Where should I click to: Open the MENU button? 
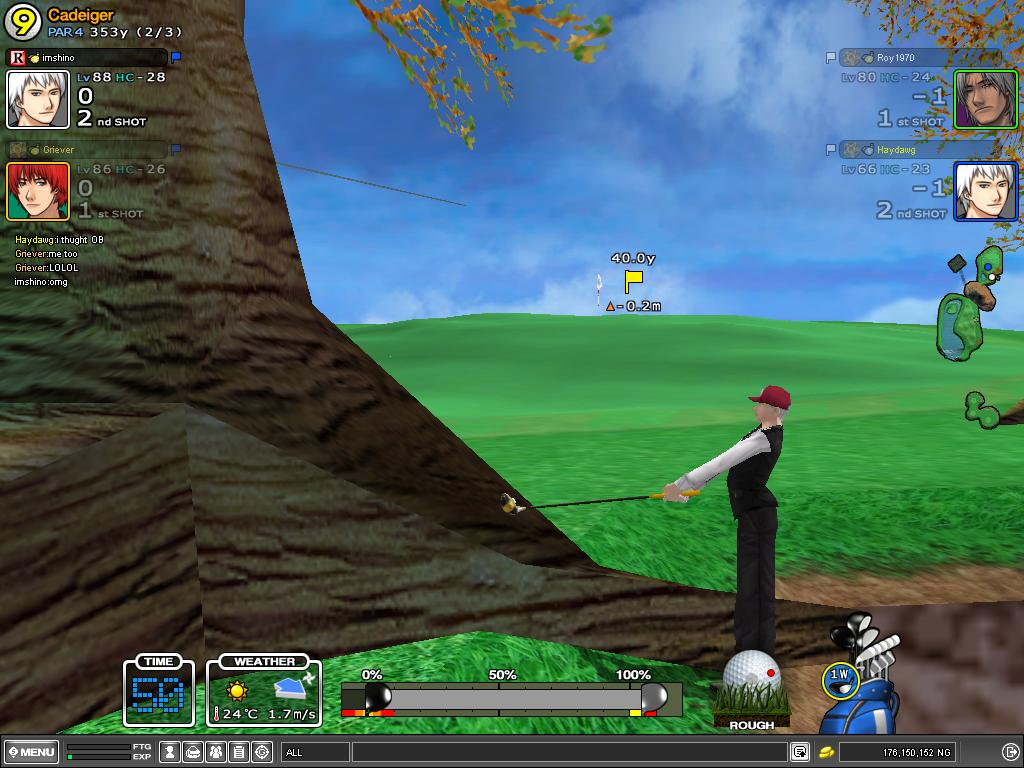[31, 752]
